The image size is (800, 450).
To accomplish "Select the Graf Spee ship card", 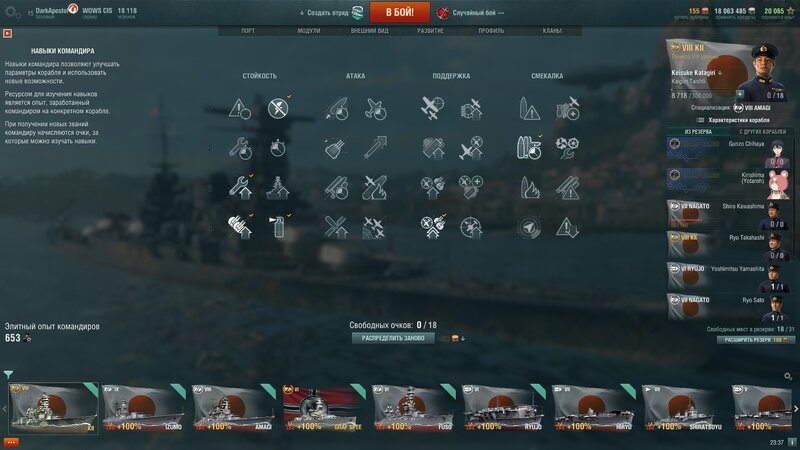I will (x=324, y=408).
